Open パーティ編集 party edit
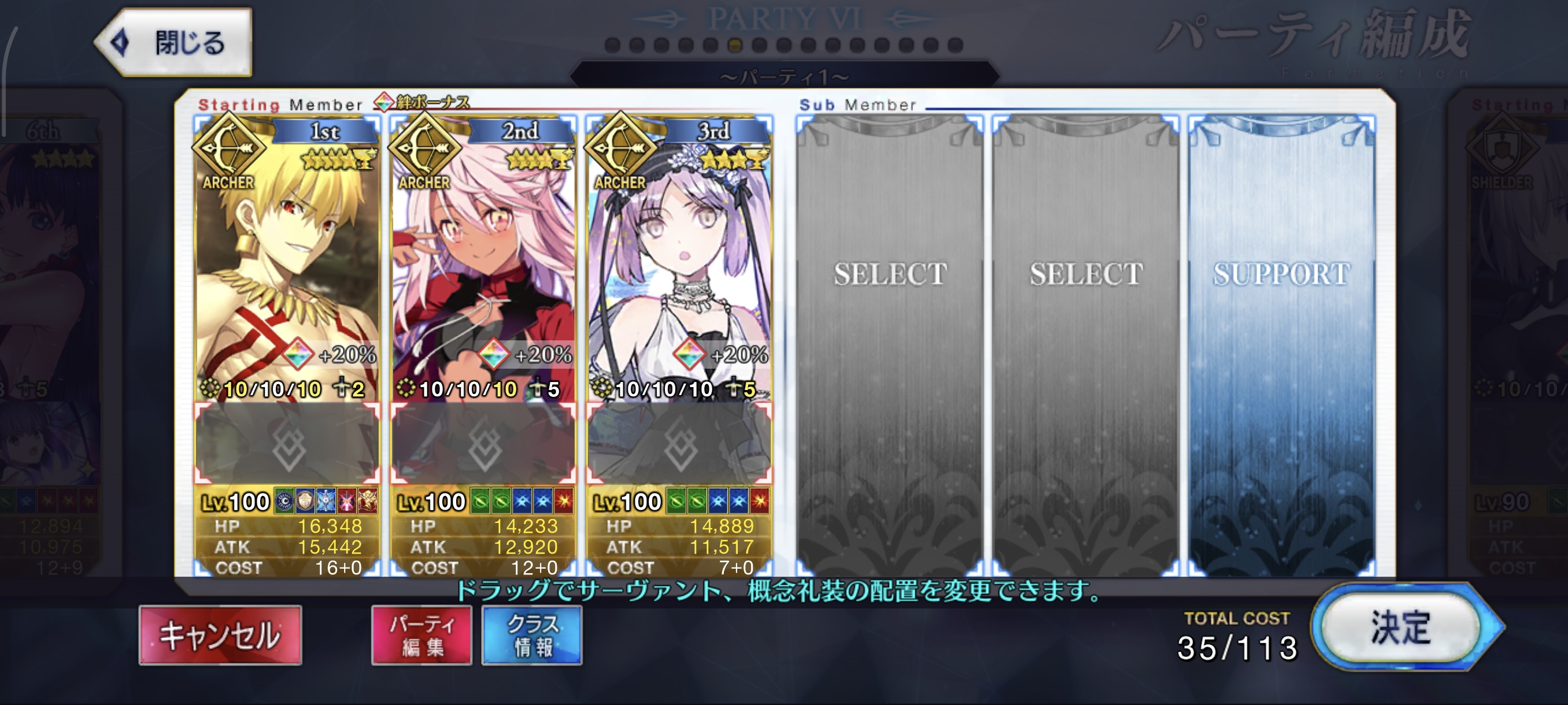Image resolution: width=1568 pixels, height=705 pixels. [421, 634]
